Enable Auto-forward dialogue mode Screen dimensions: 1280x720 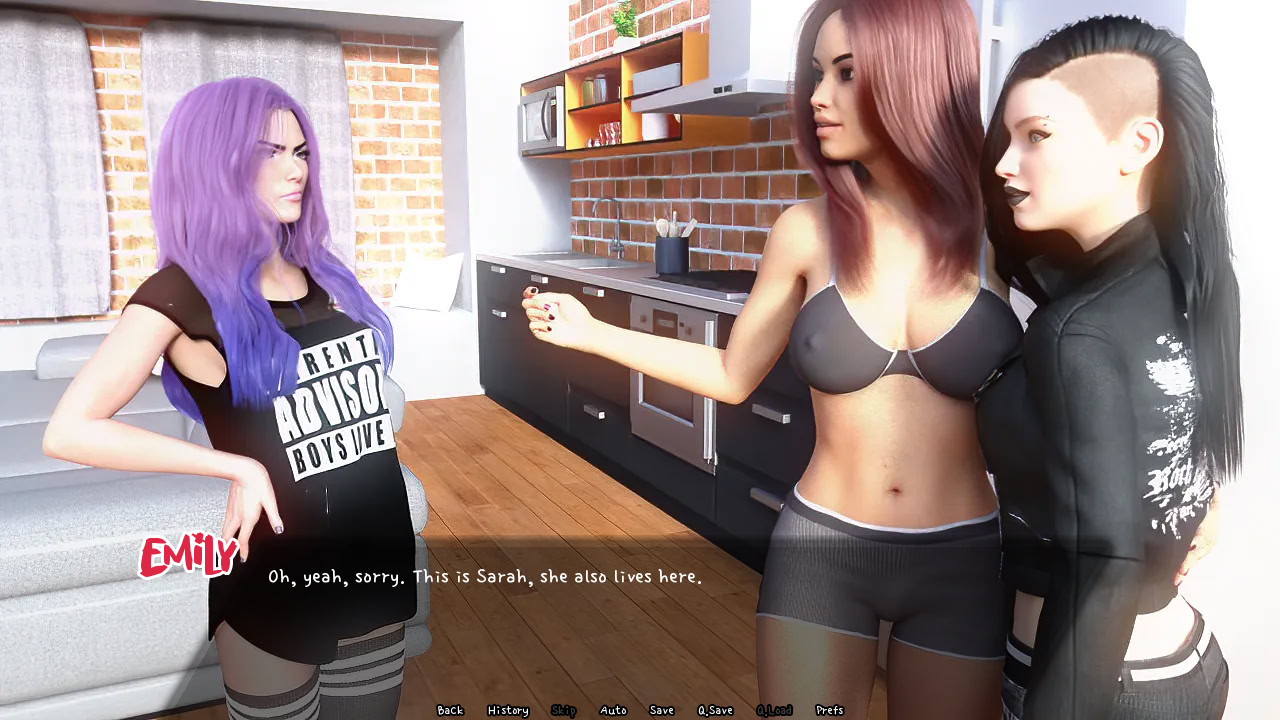pyautogui.click(x=612, y=709)
